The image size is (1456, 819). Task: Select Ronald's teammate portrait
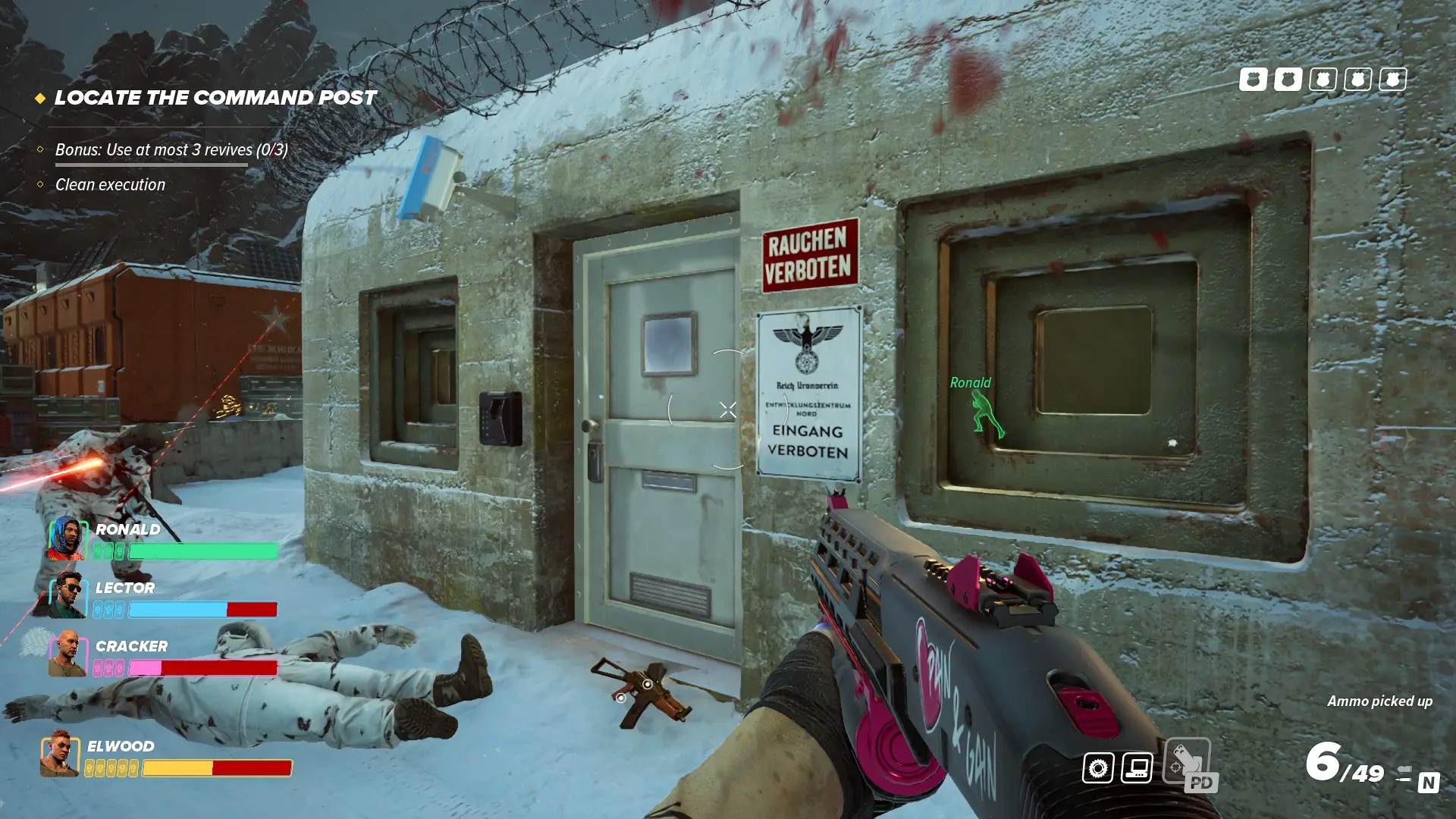(67, 538)
